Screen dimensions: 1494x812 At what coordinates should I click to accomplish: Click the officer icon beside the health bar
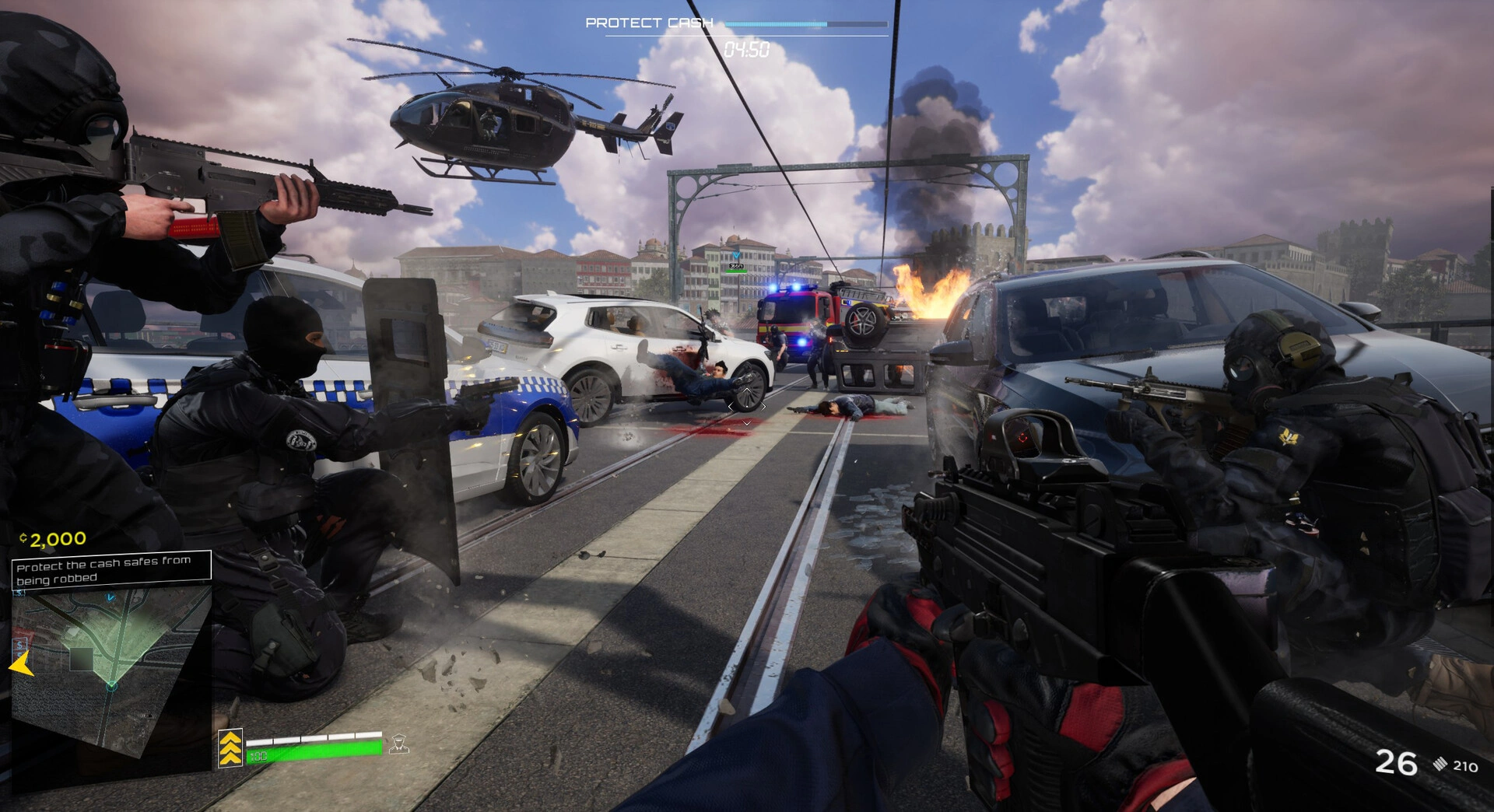tap(399, 744)
